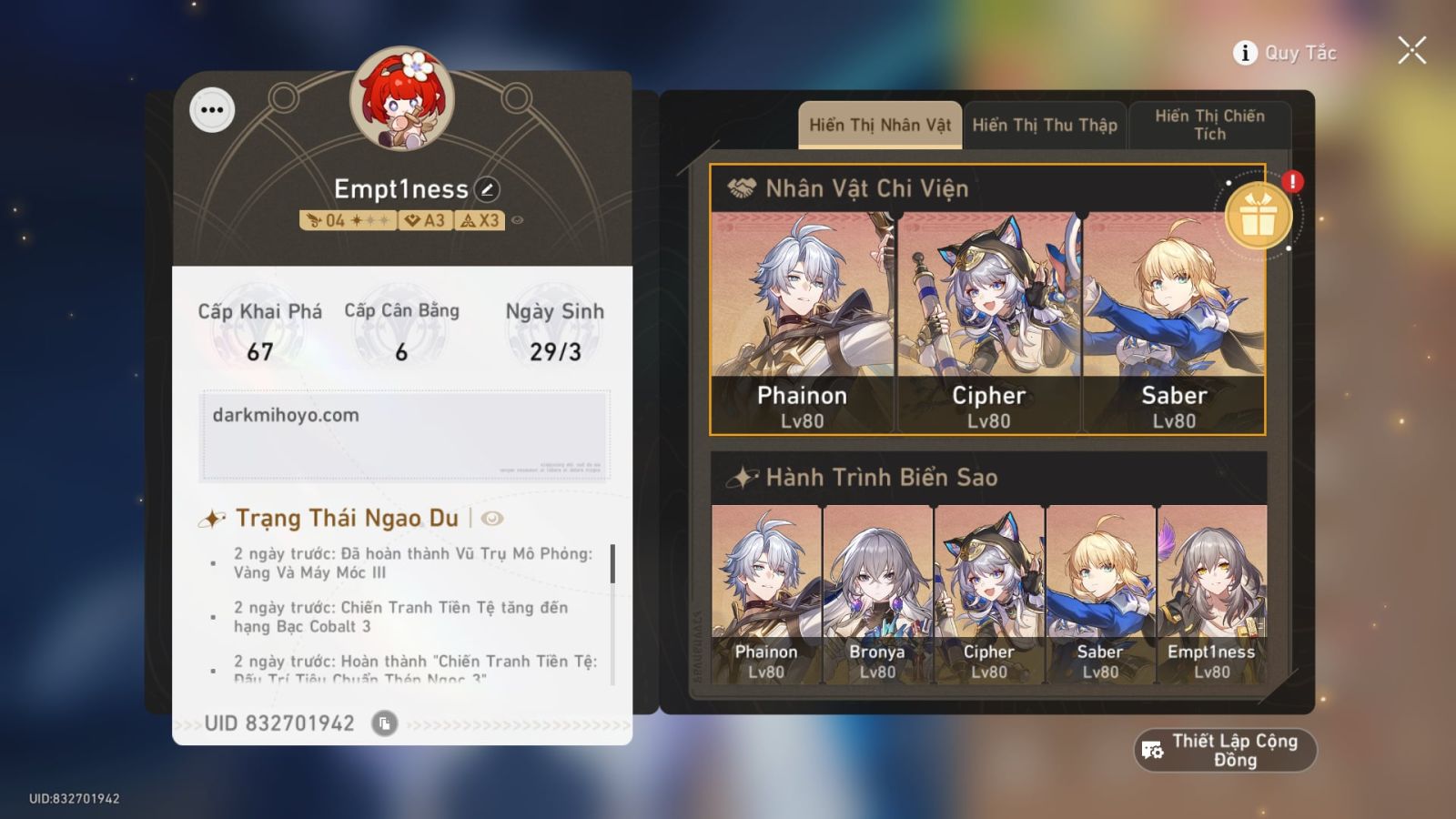Select the Hiển Thị Nhân Vật tab
1456x819 pixels.
(879, 125)
